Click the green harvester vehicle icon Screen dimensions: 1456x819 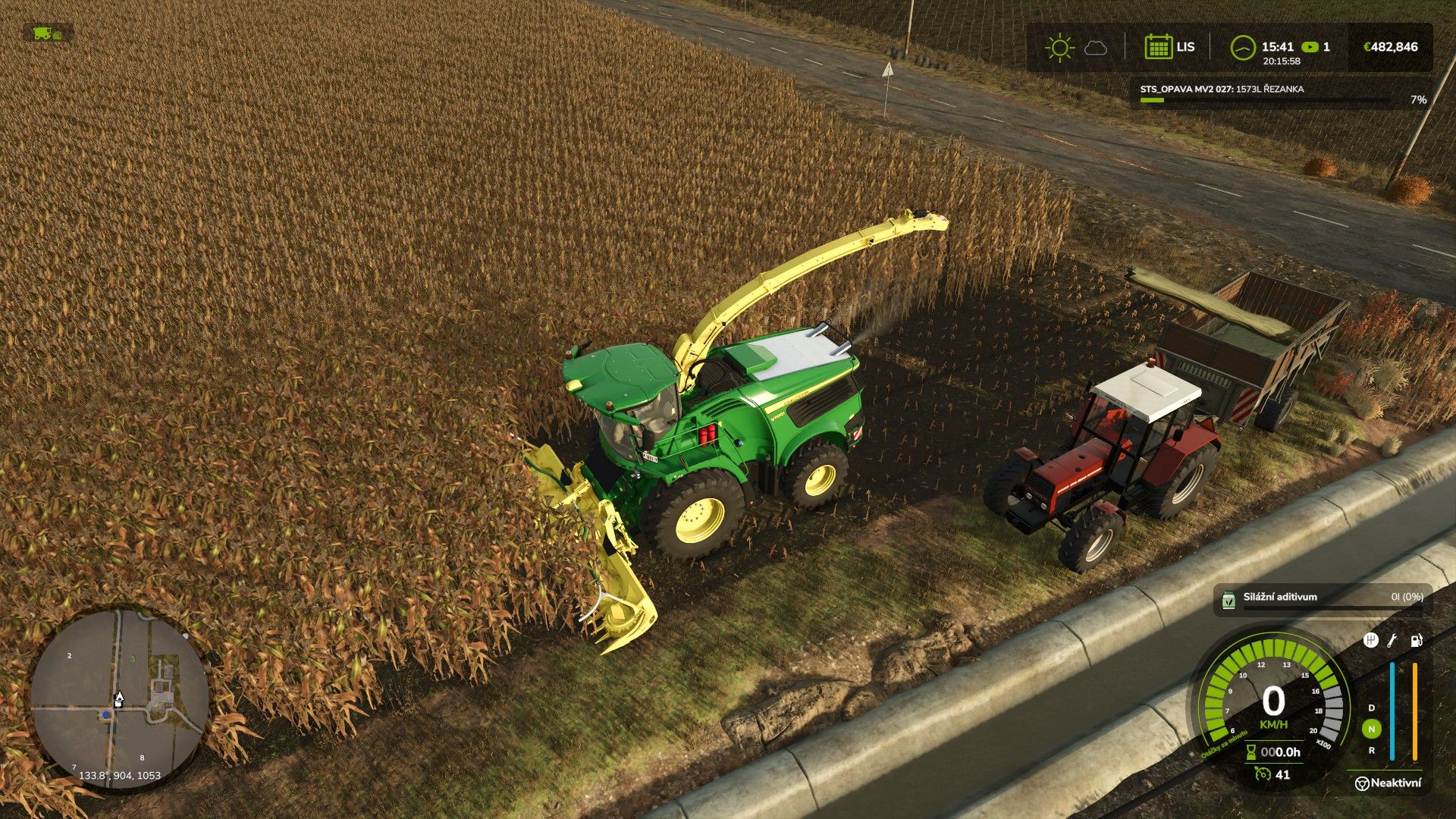[x=42, y=33]
